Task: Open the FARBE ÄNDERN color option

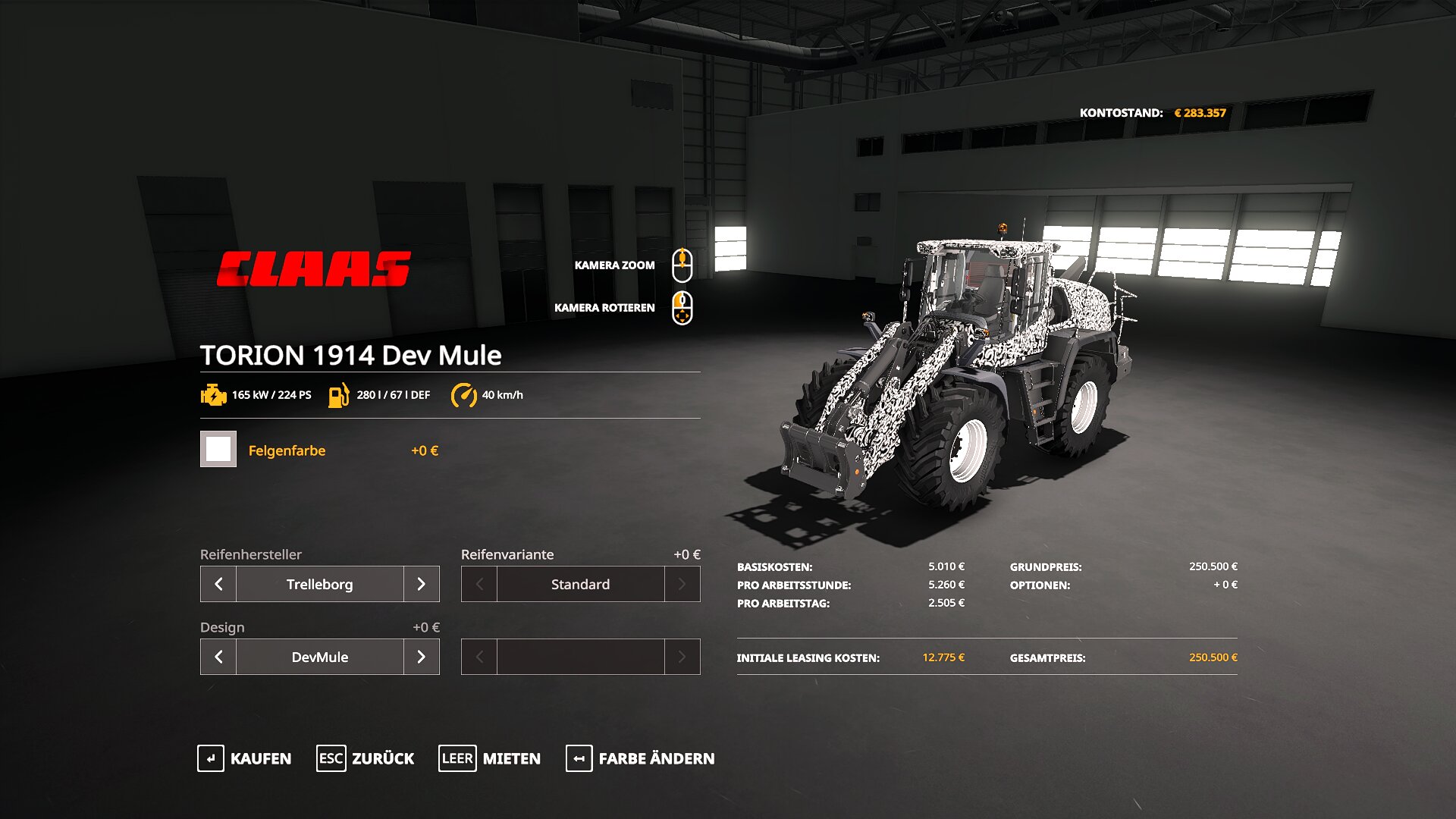Action: pos(640,758)
